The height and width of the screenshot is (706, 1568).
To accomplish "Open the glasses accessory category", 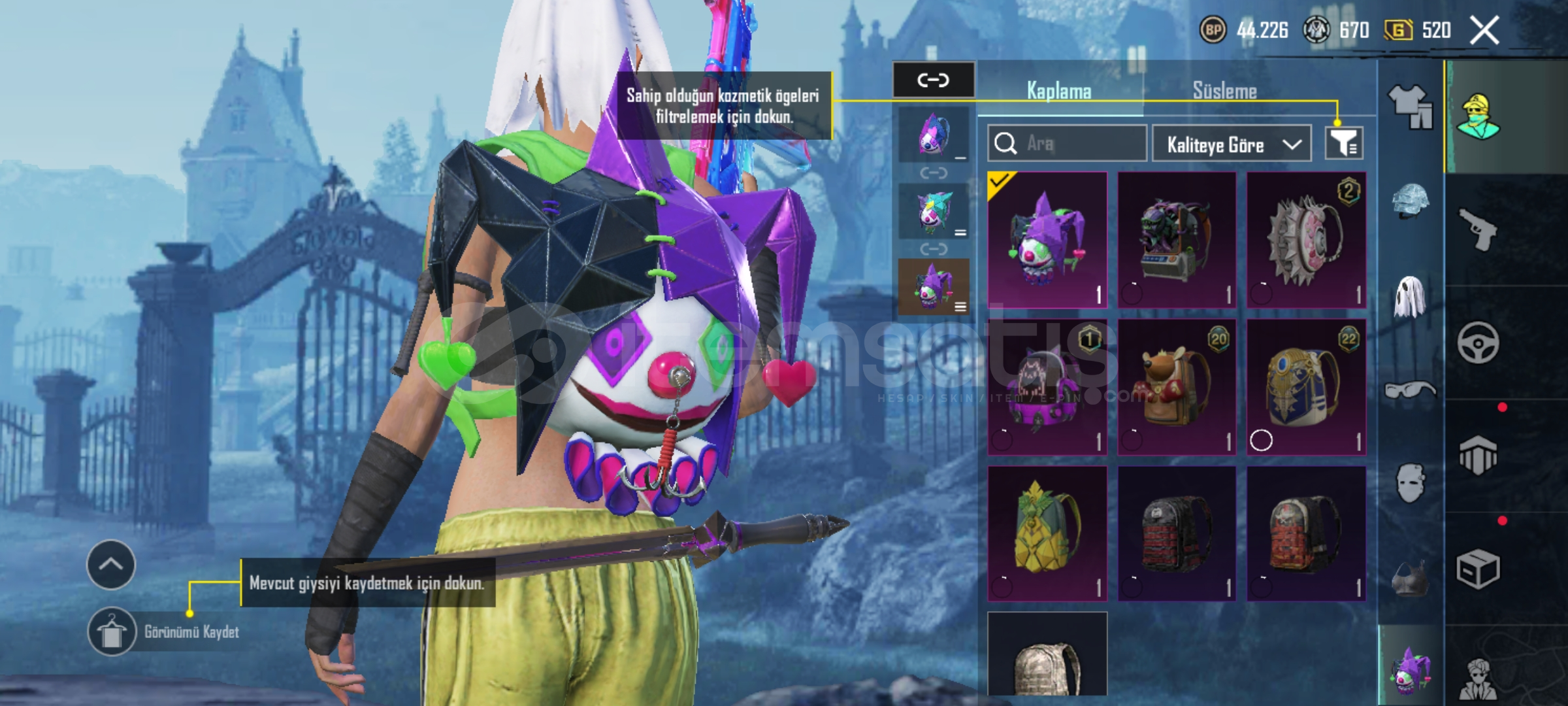I will click(1410, 390).
